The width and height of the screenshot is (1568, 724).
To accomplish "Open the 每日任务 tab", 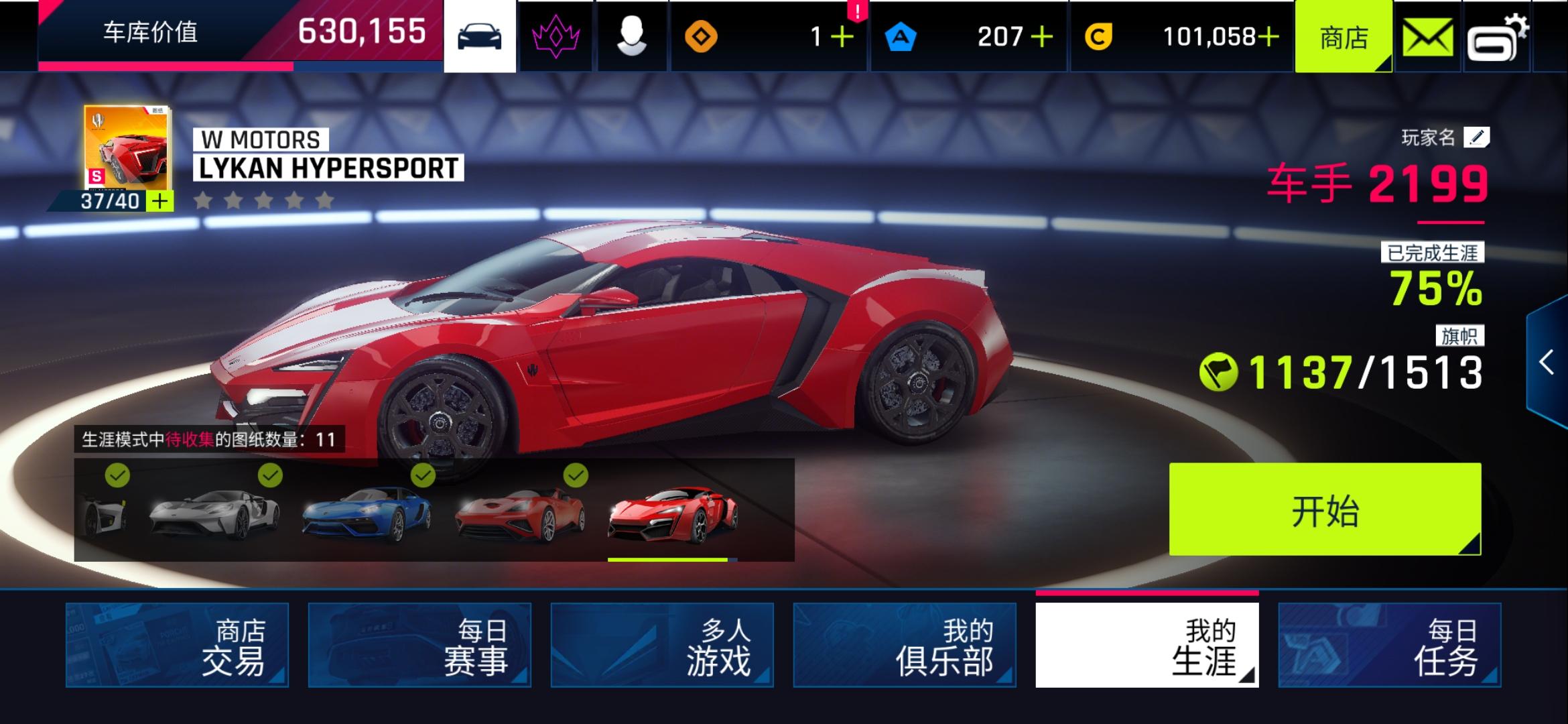I will (1388, 646).
